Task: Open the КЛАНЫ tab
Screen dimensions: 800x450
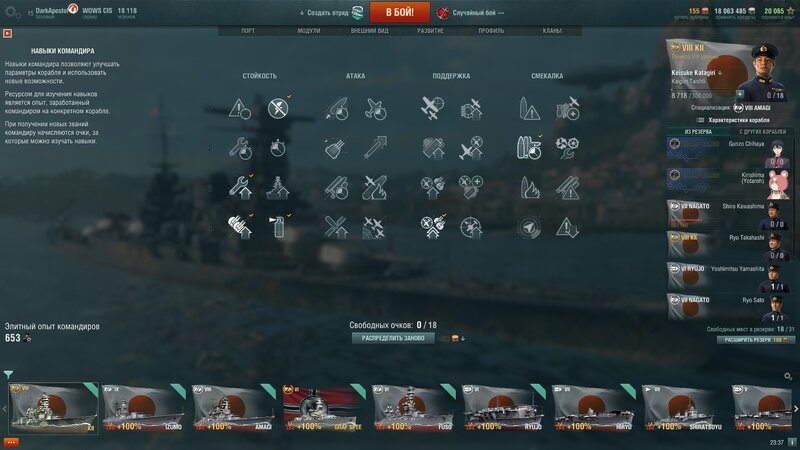Action: pos(551,31)
